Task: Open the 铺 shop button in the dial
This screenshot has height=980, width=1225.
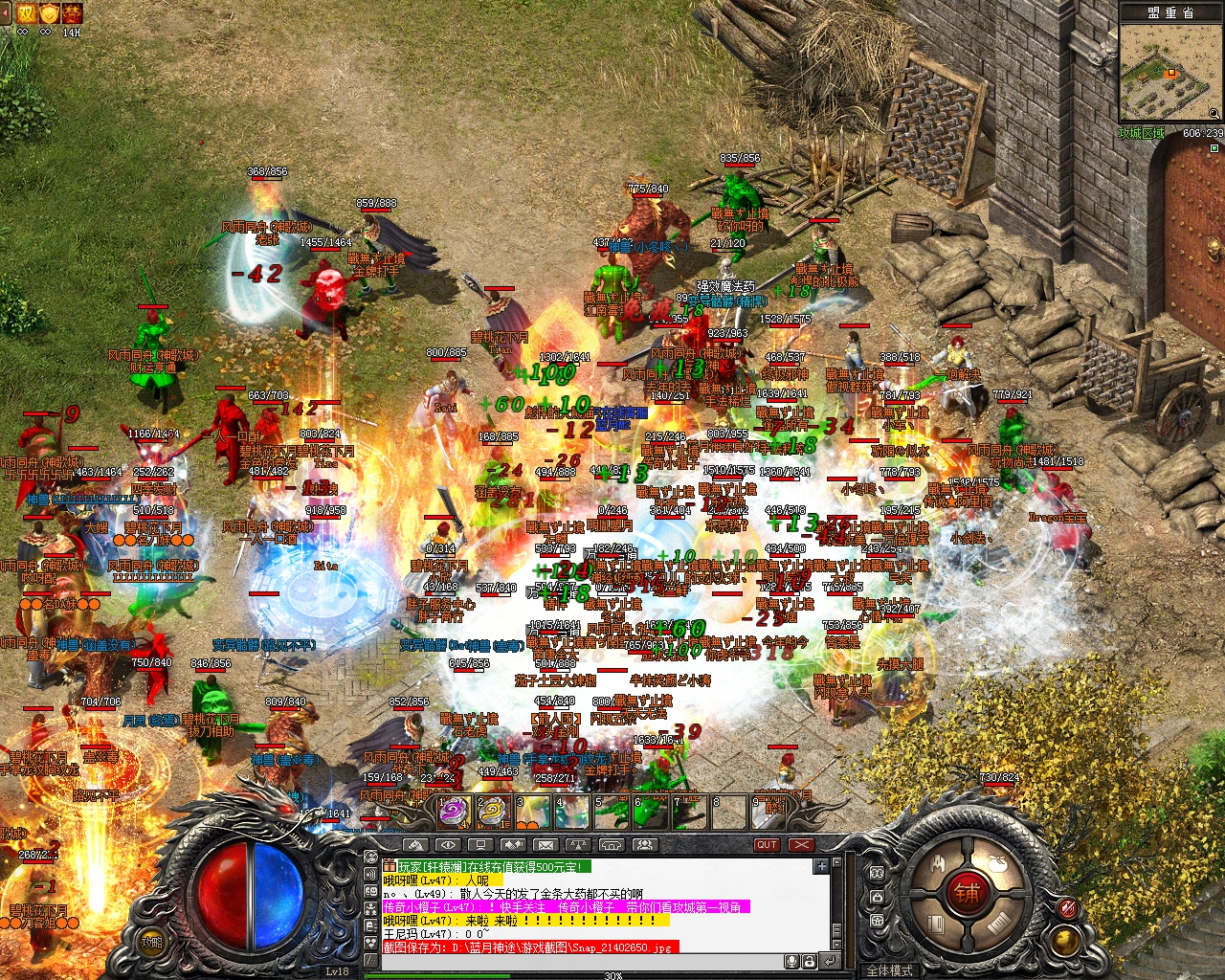Action: pyautogui.click(x=966, y=895)
